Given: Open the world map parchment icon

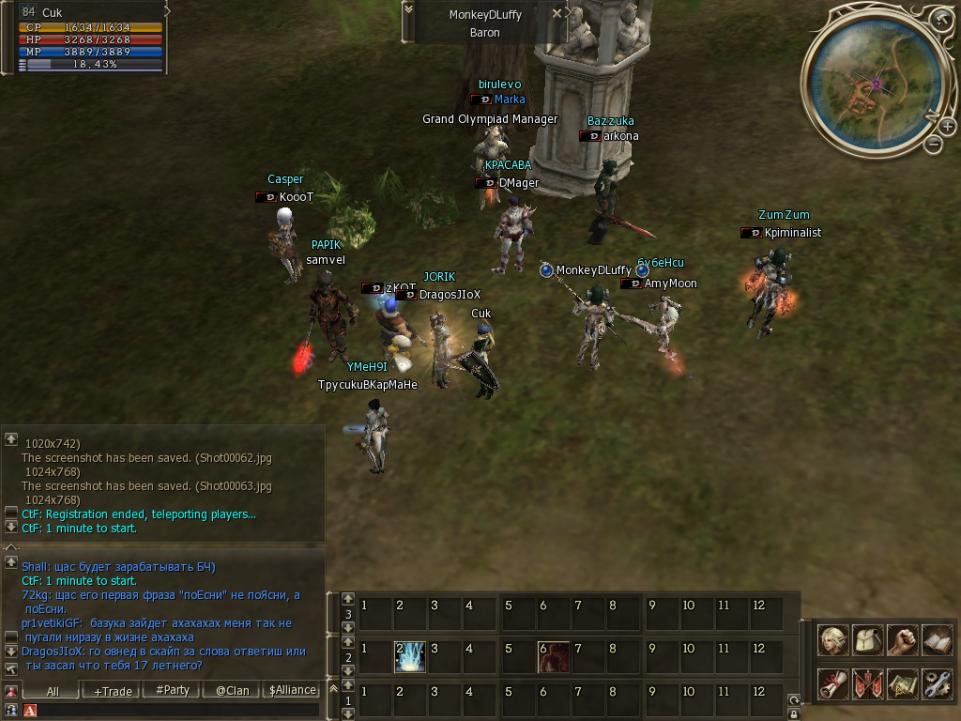Looking at the screenshot, I should pos(902,684).
